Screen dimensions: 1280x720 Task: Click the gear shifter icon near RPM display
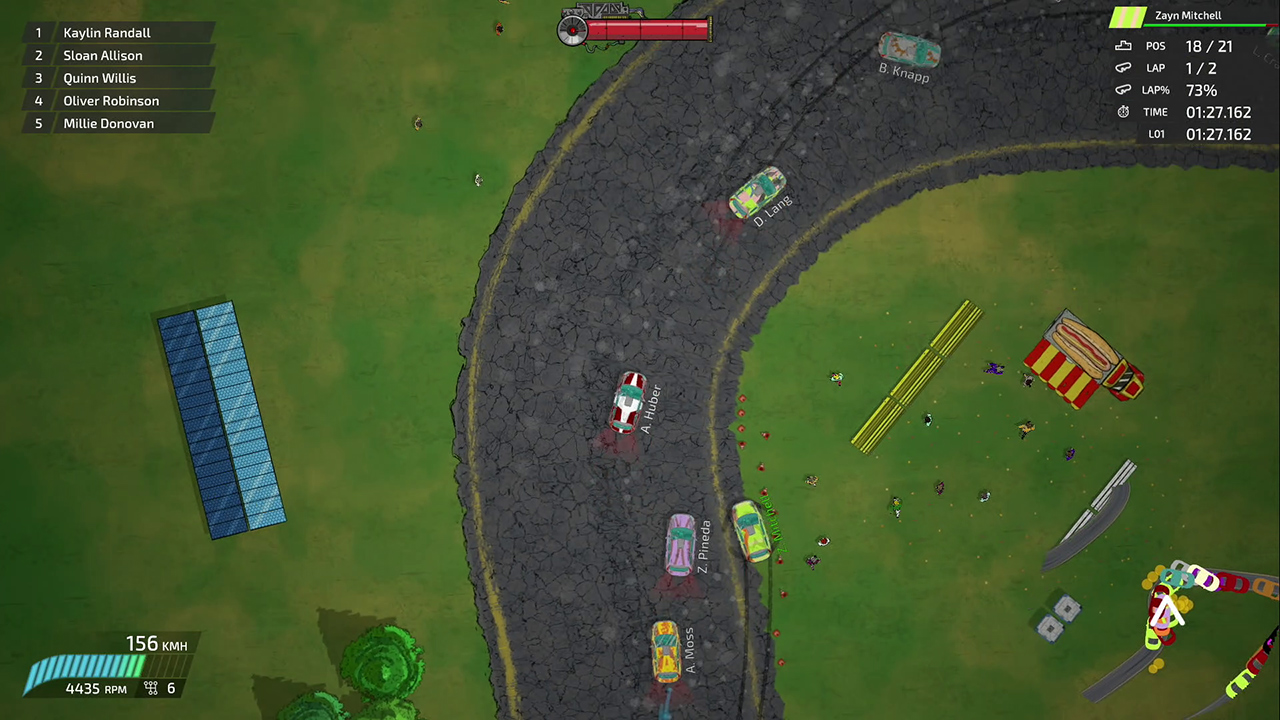150,688
